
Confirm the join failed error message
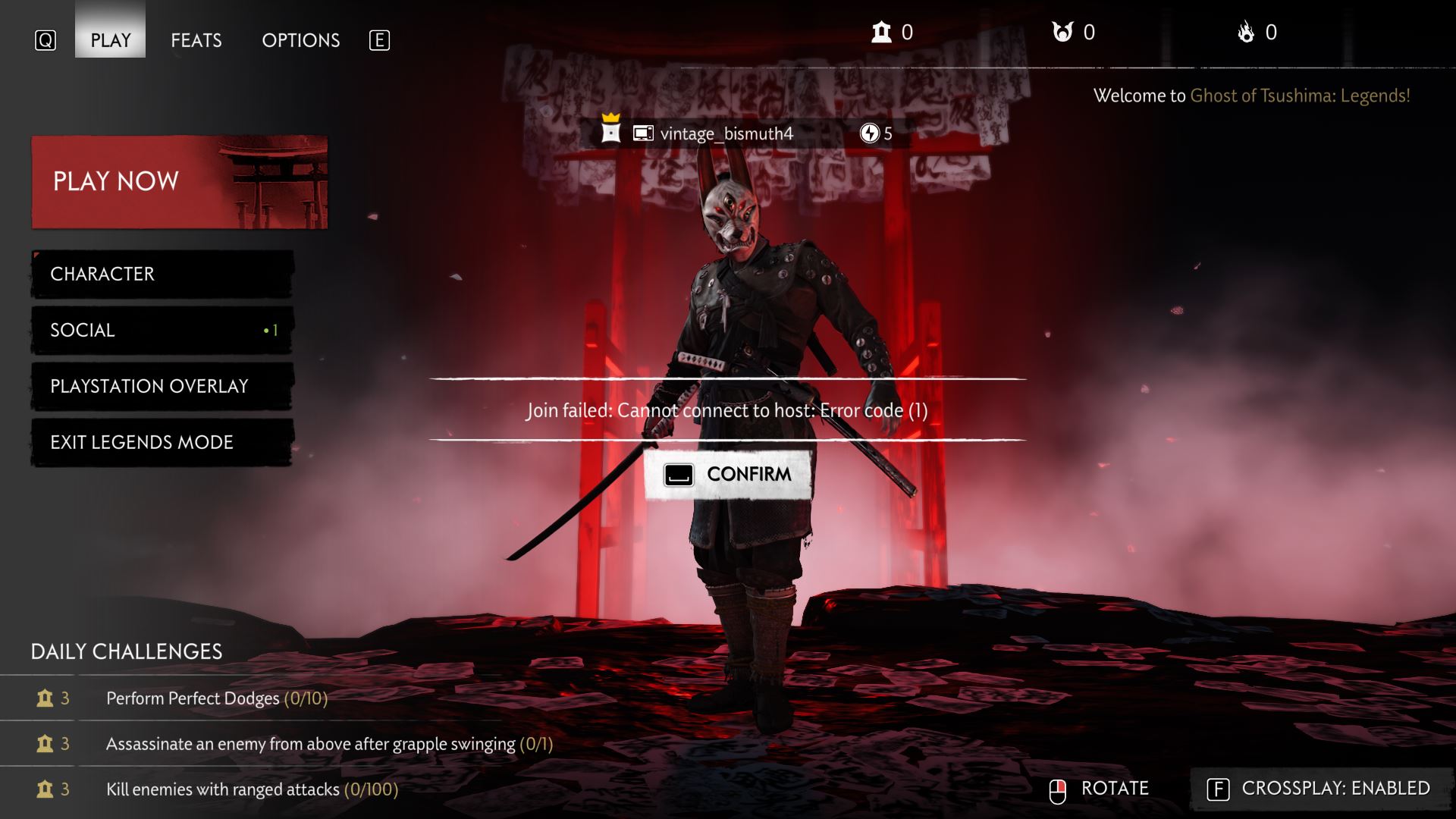(726, 473)
